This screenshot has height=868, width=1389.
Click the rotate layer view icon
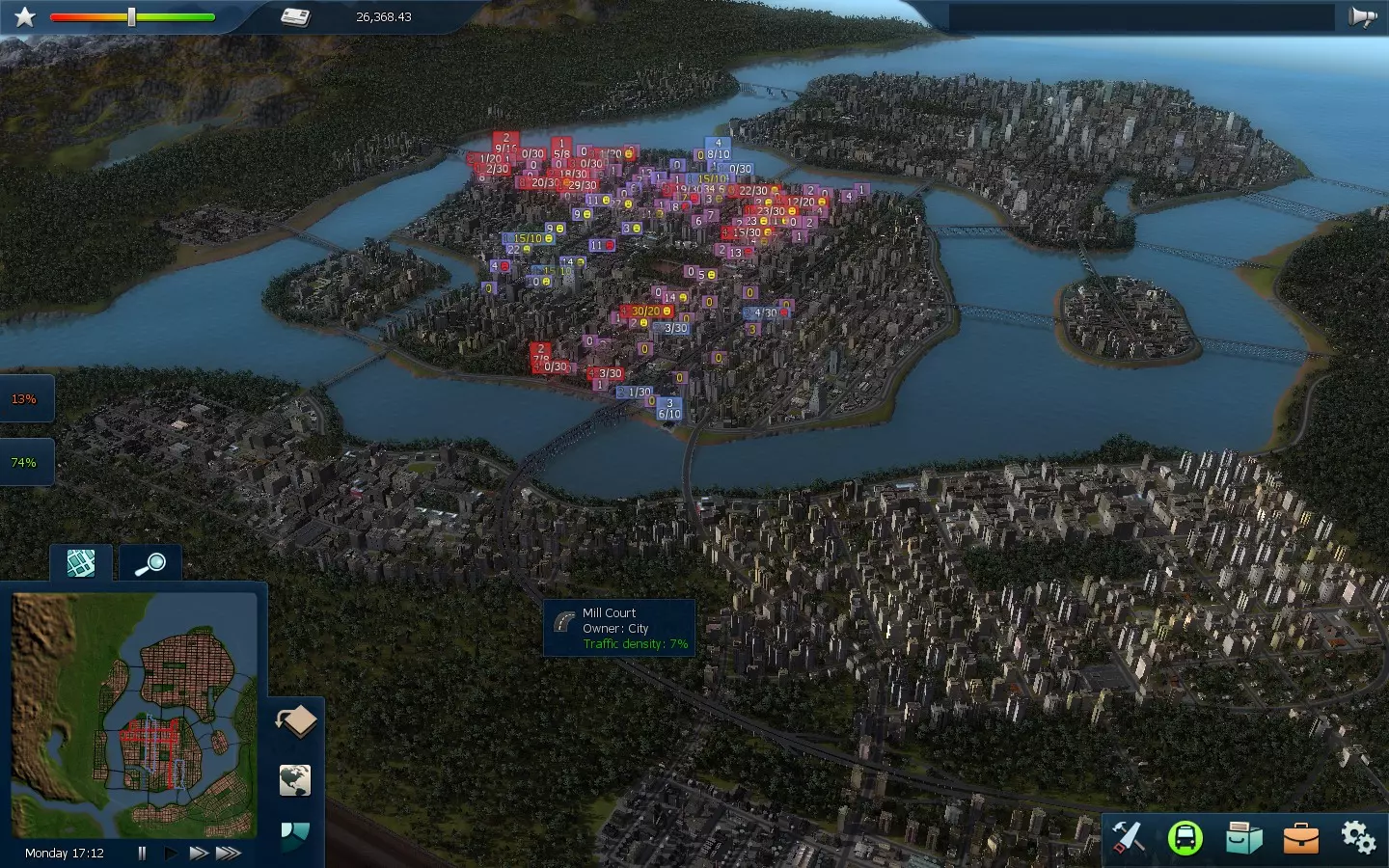click(x=296, y=721)
